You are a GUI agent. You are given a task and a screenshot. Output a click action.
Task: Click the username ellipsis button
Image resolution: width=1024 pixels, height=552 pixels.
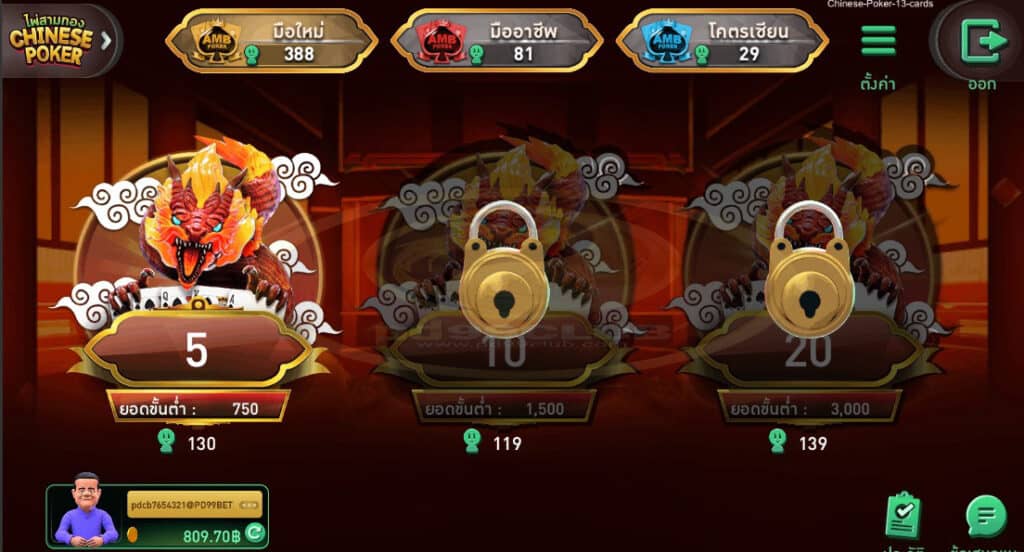(x=249, y=504)
